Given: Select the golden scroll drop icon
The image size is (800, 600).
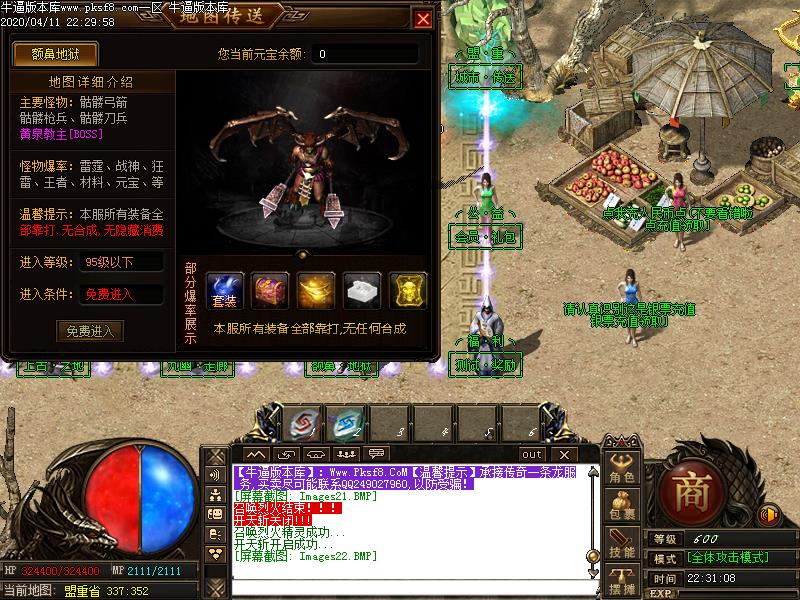Looking at the screenshot, I should [x=407, y=290].
